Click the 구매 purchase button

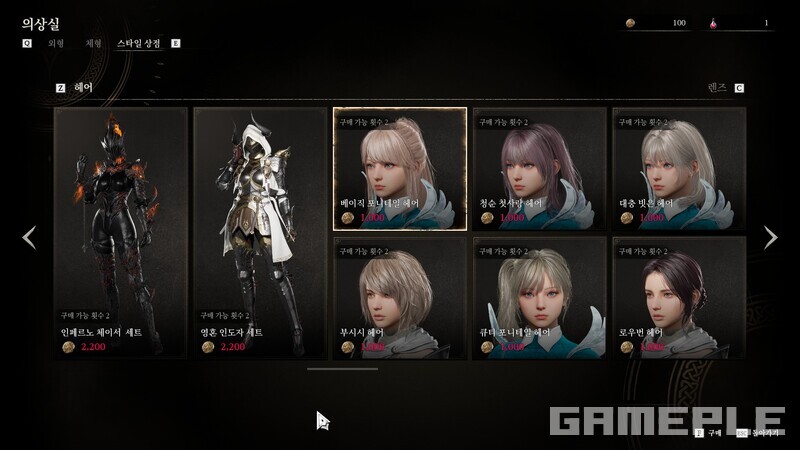point(708,433)
